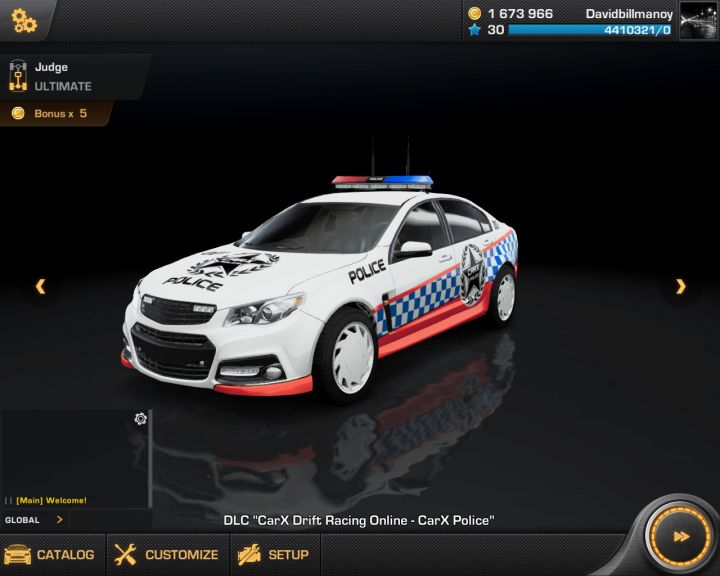Open the Catalog car list
This screenshot has width=720, height=576.
[x=50, y=554]
